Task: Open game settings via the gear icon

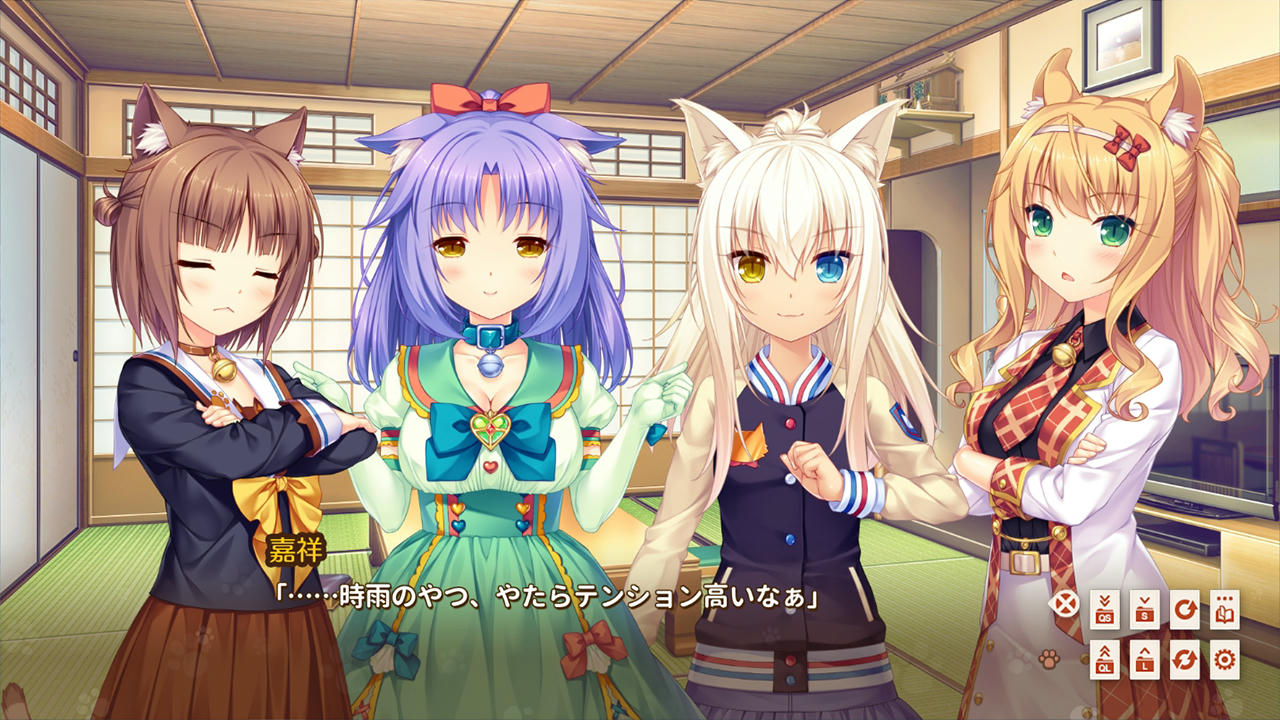Action: 1225,661
